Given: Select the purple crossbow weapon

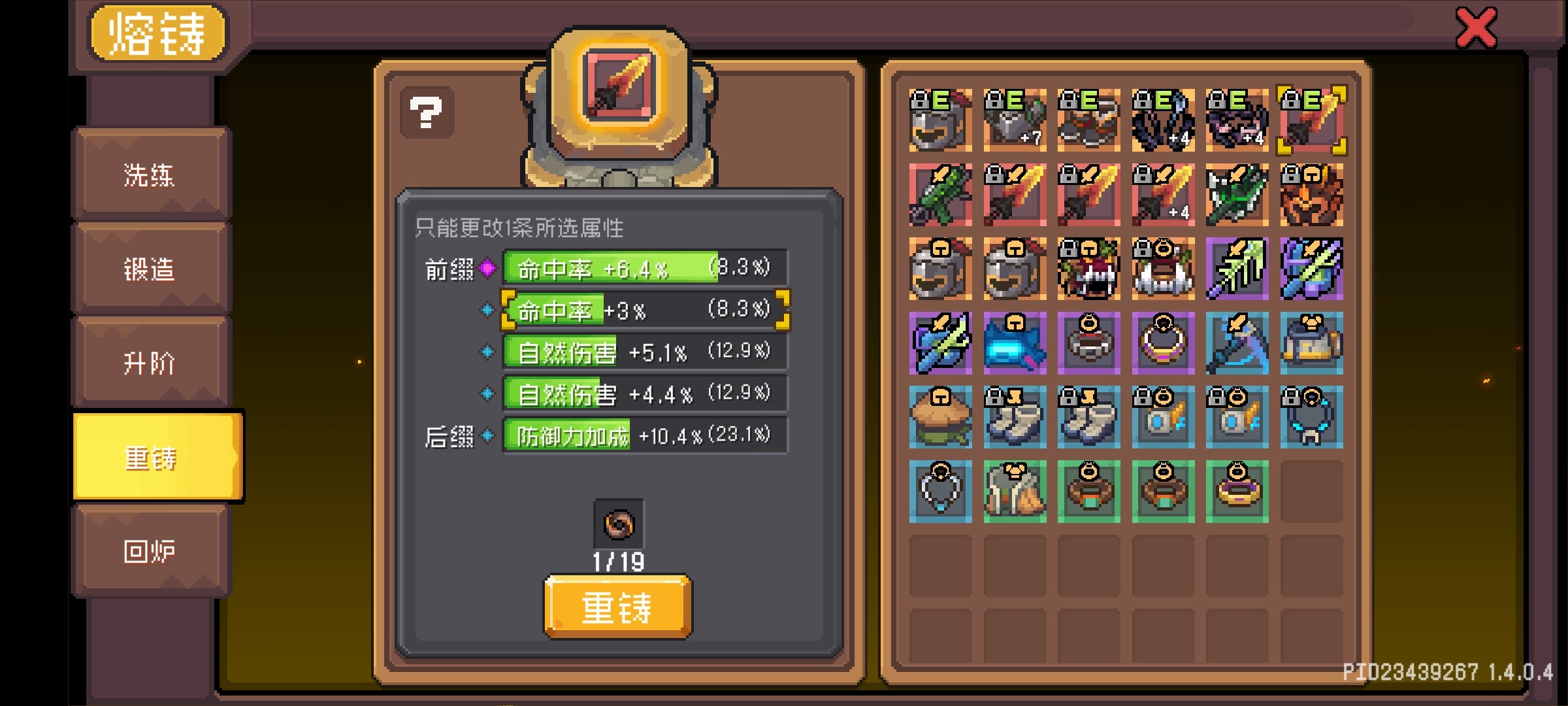Looking at the screenshot, I should [941, 343].
